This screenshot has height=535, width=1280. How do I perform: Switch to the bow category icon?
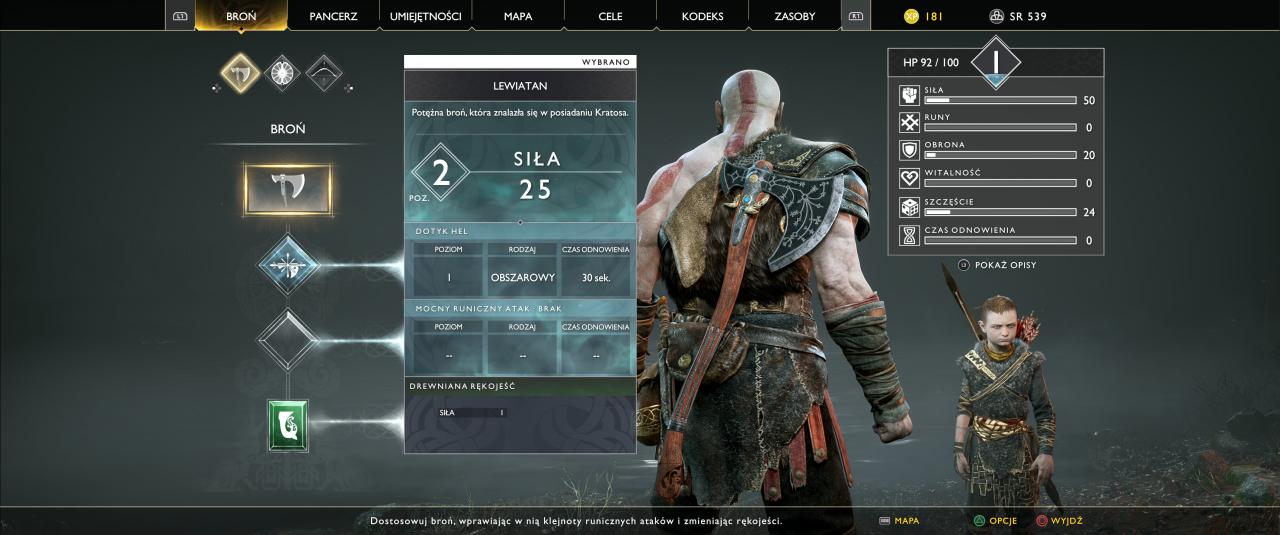click(x=324, y=73)
